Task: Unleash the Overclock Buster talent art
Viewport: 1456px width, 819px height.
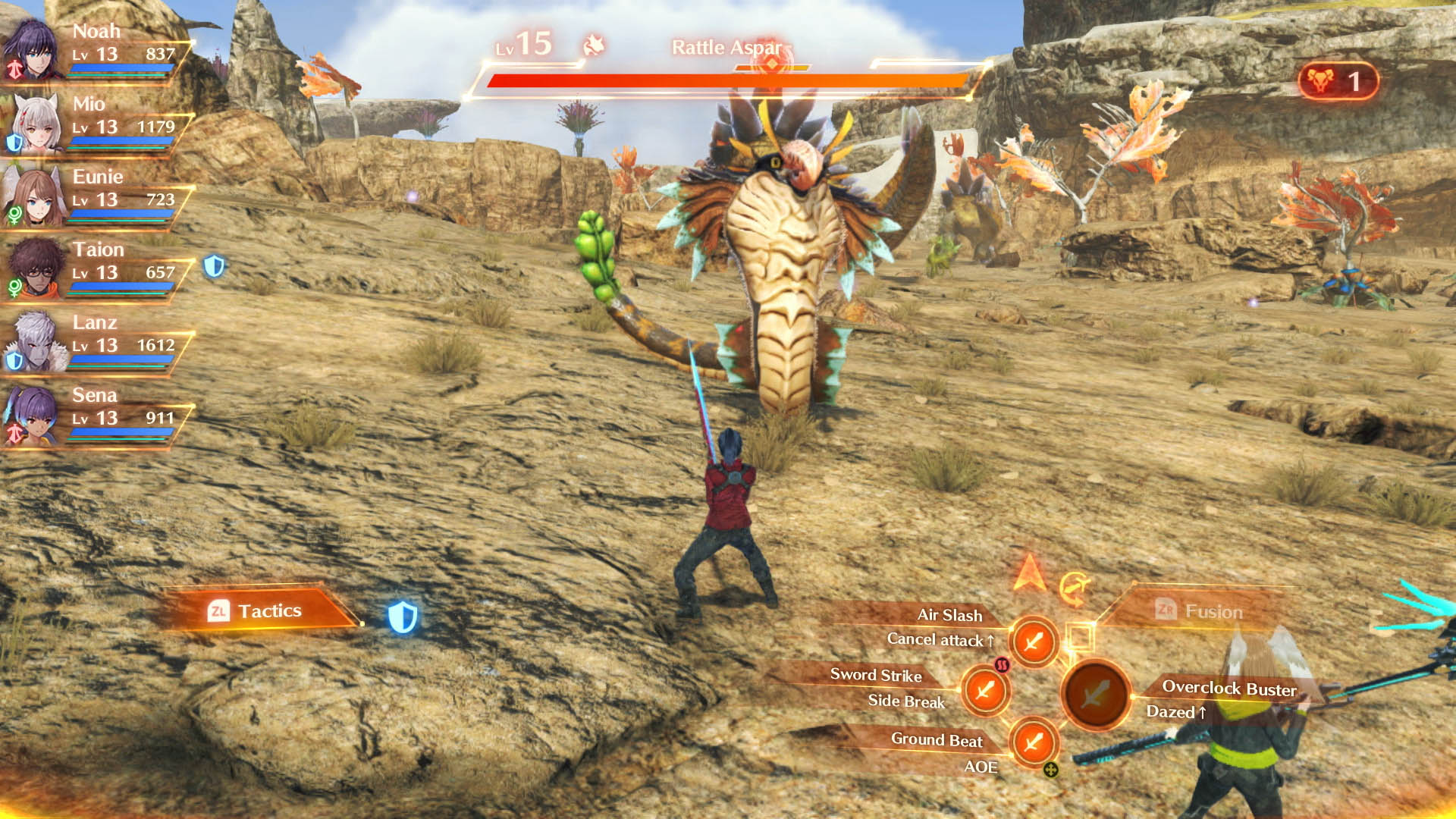Action: tap(1095, 694)
